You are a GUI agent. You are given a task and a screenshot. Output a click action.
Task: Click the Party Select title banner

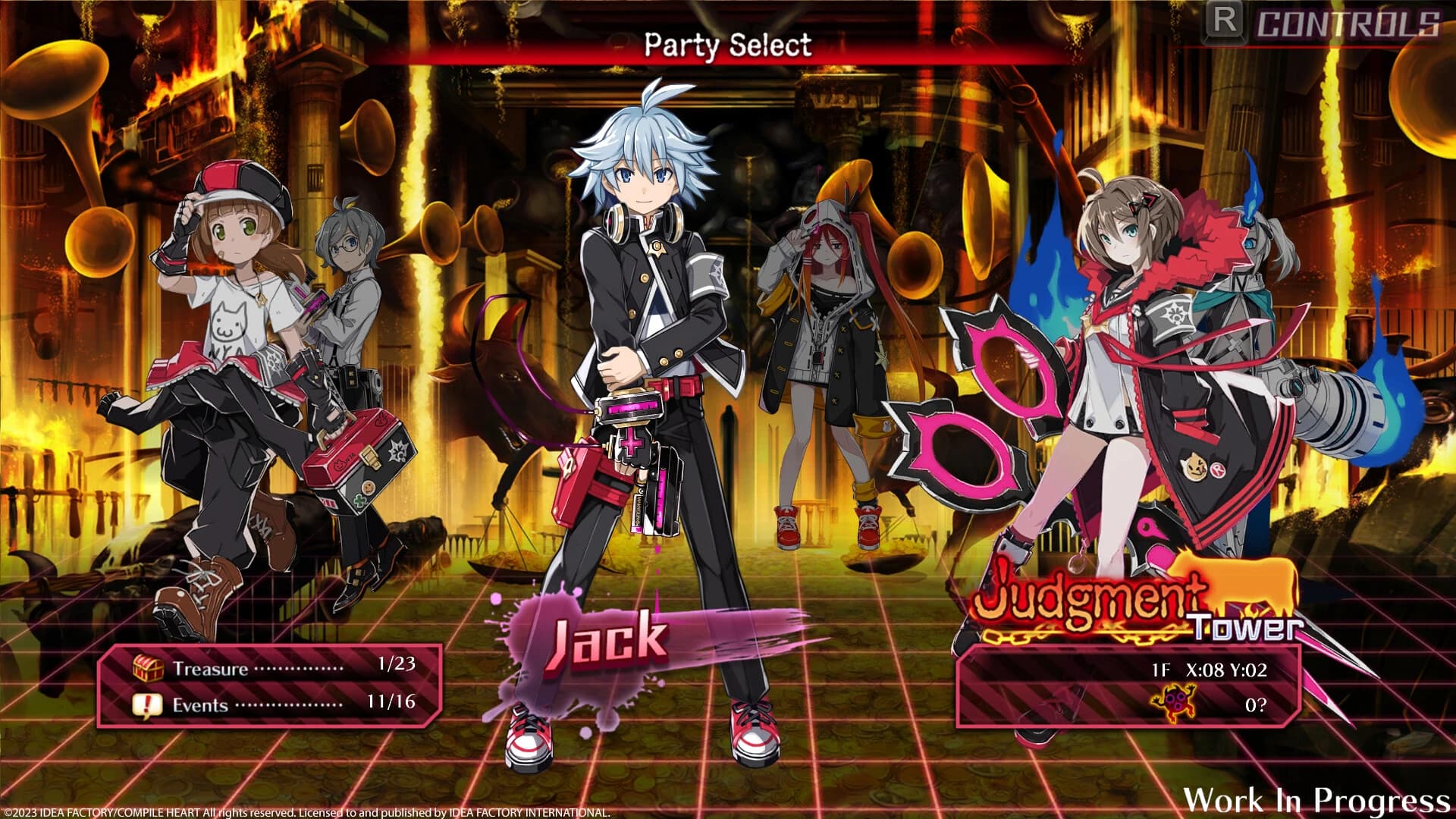coord(728,45)
